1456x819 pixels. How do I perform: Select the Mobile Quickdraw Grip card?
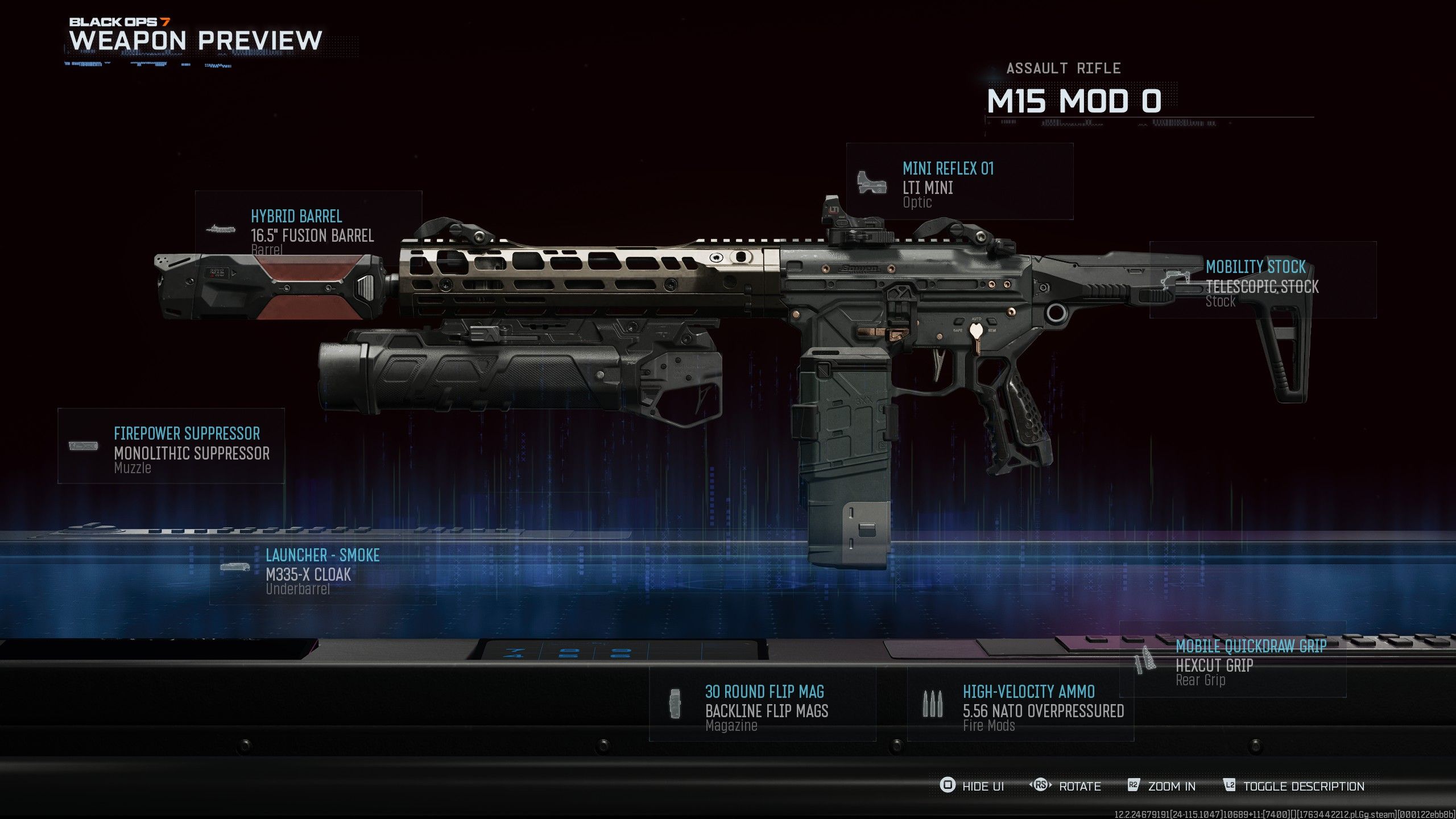pyautogui.click(x=1232, y=660)
